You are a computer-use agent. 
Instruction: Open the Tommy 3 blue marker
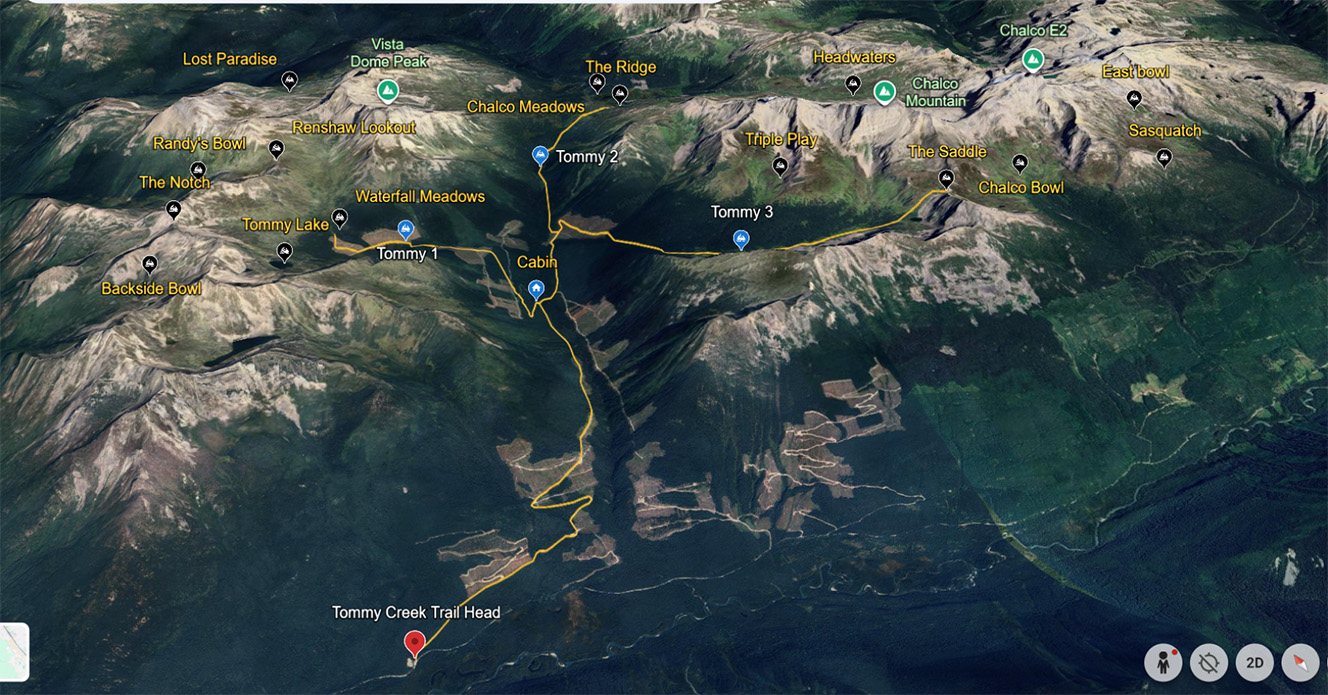coord(741,238)
